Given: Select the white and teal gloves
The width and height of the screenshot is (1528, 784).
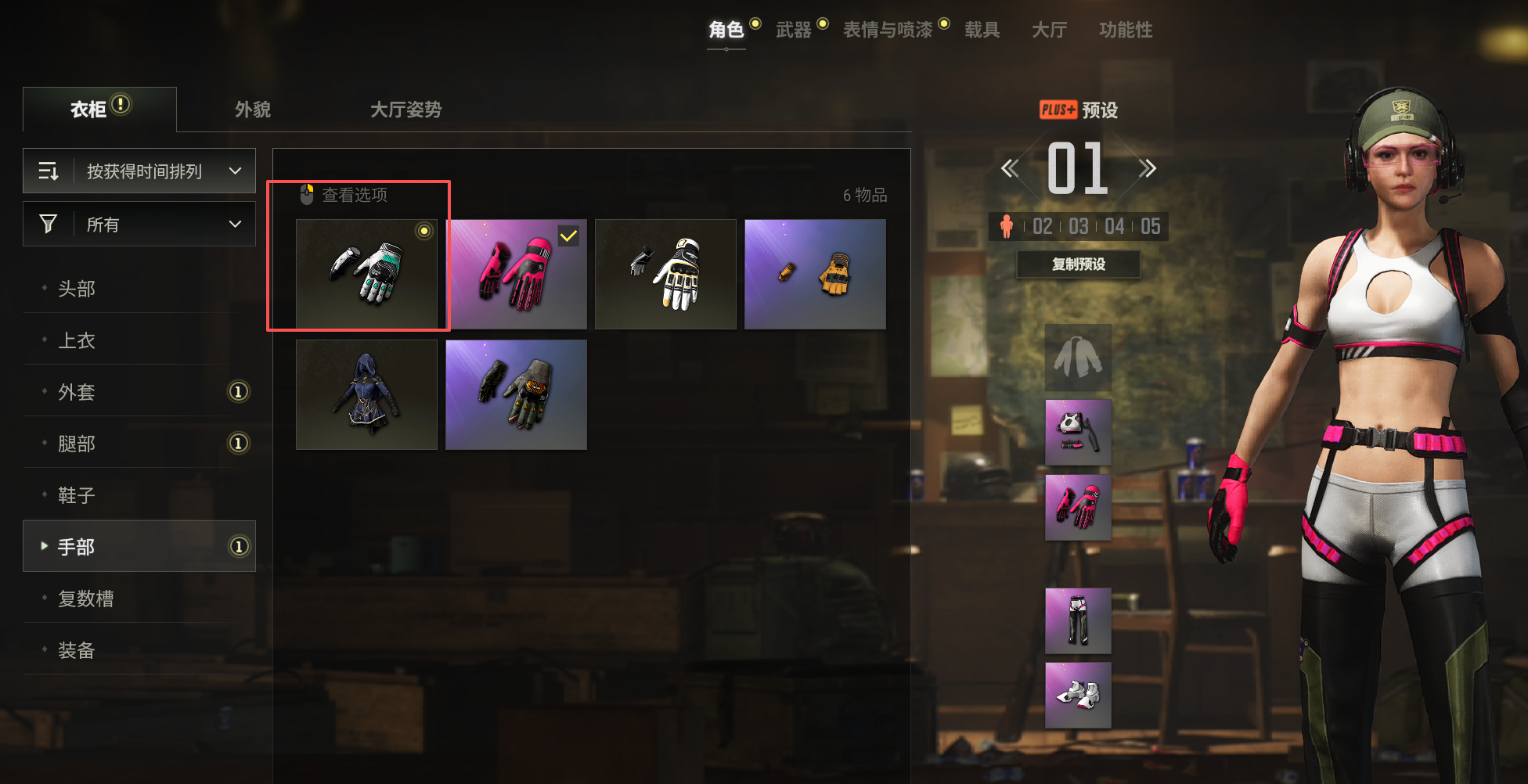Looking at the screenshot, I should point(366,274).
